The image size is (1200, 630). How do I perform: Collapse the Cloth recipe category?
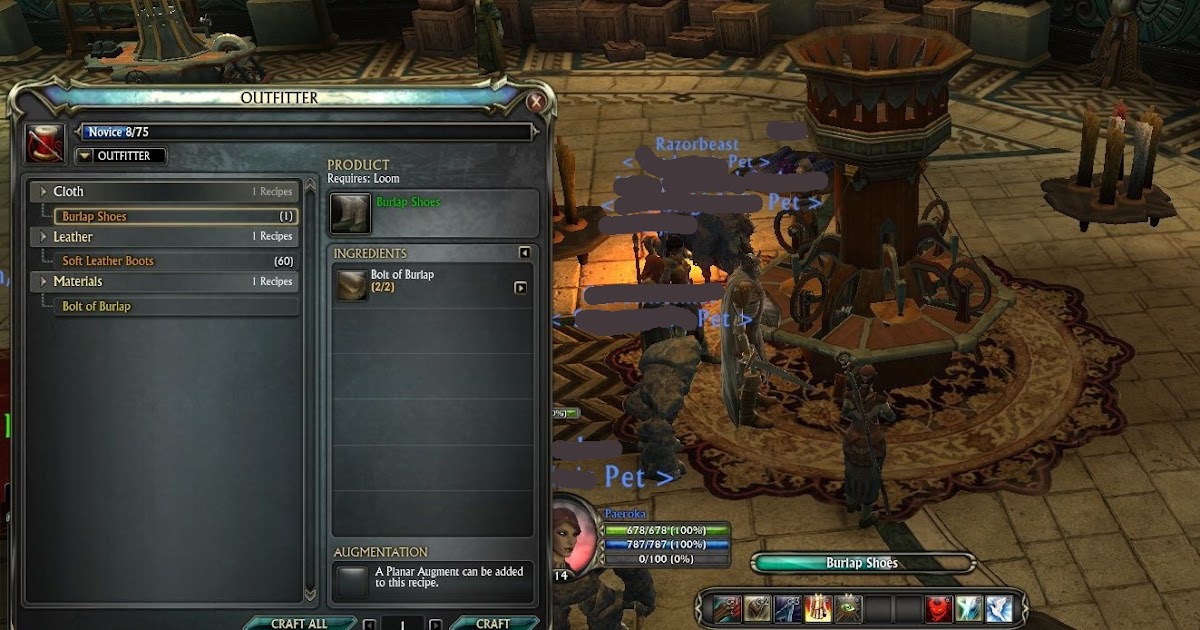point(43,192)
